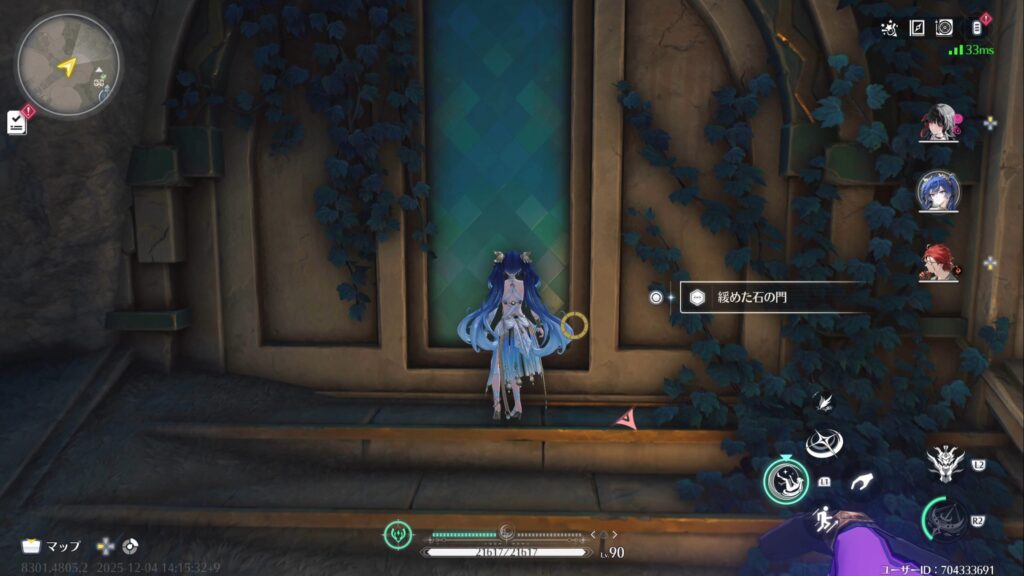Activate the crescent moon skill with teal ring
The image size is (1024, 576).
pos(786,481)
